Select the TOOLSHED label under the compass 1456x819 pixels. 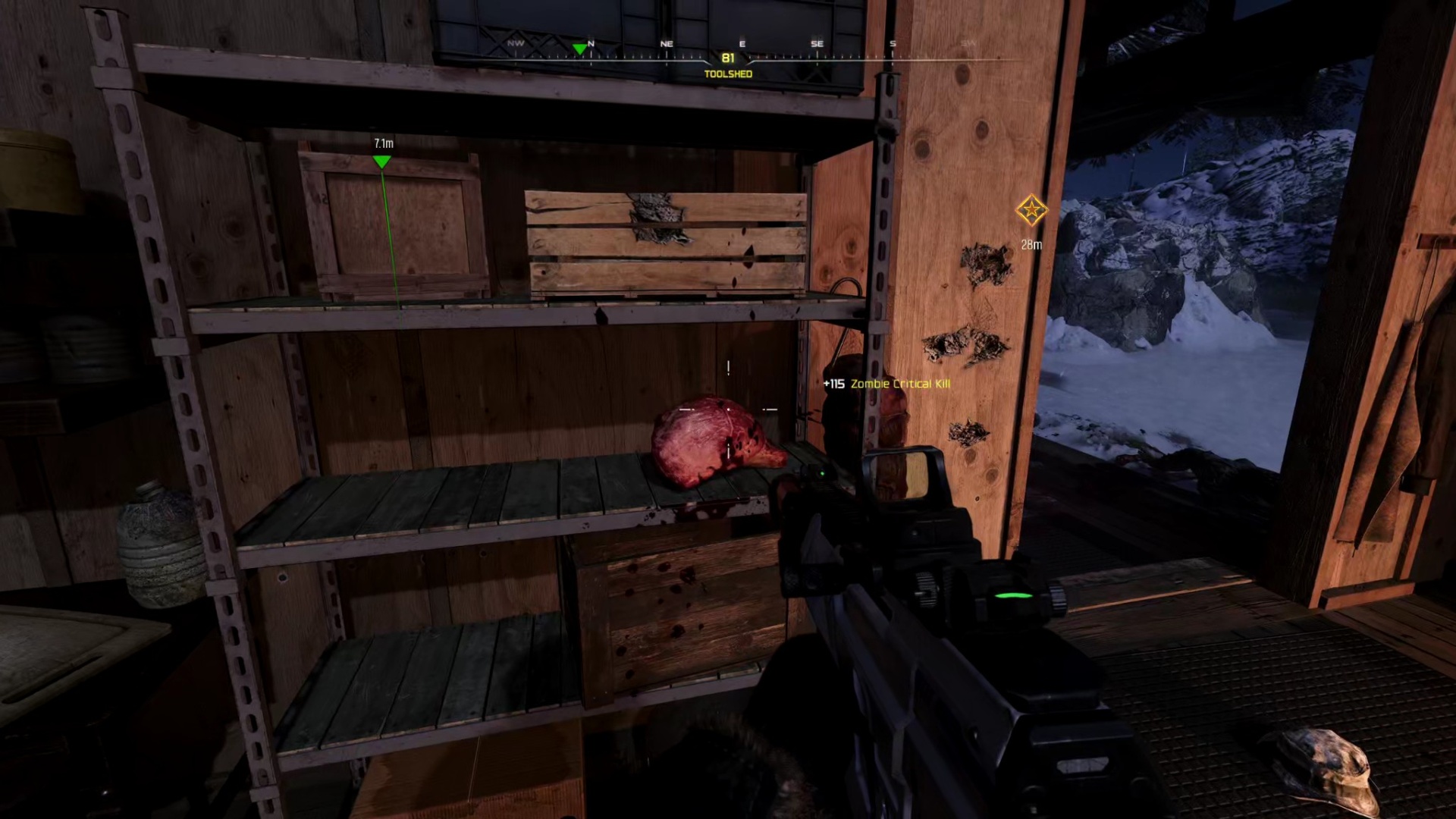click(x=728, y=74)
